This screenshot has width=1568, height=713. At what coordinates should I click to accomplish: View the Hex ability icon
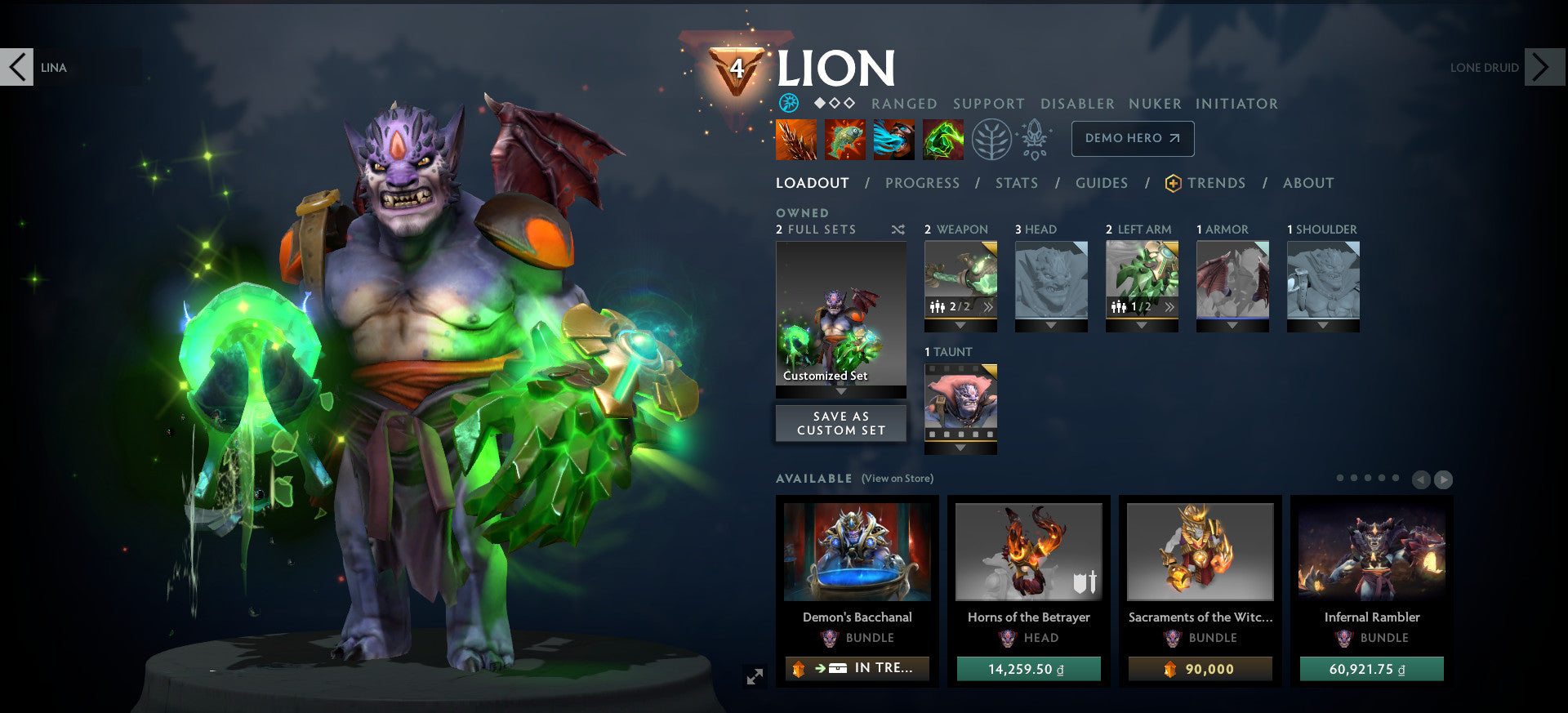(844, 139)
